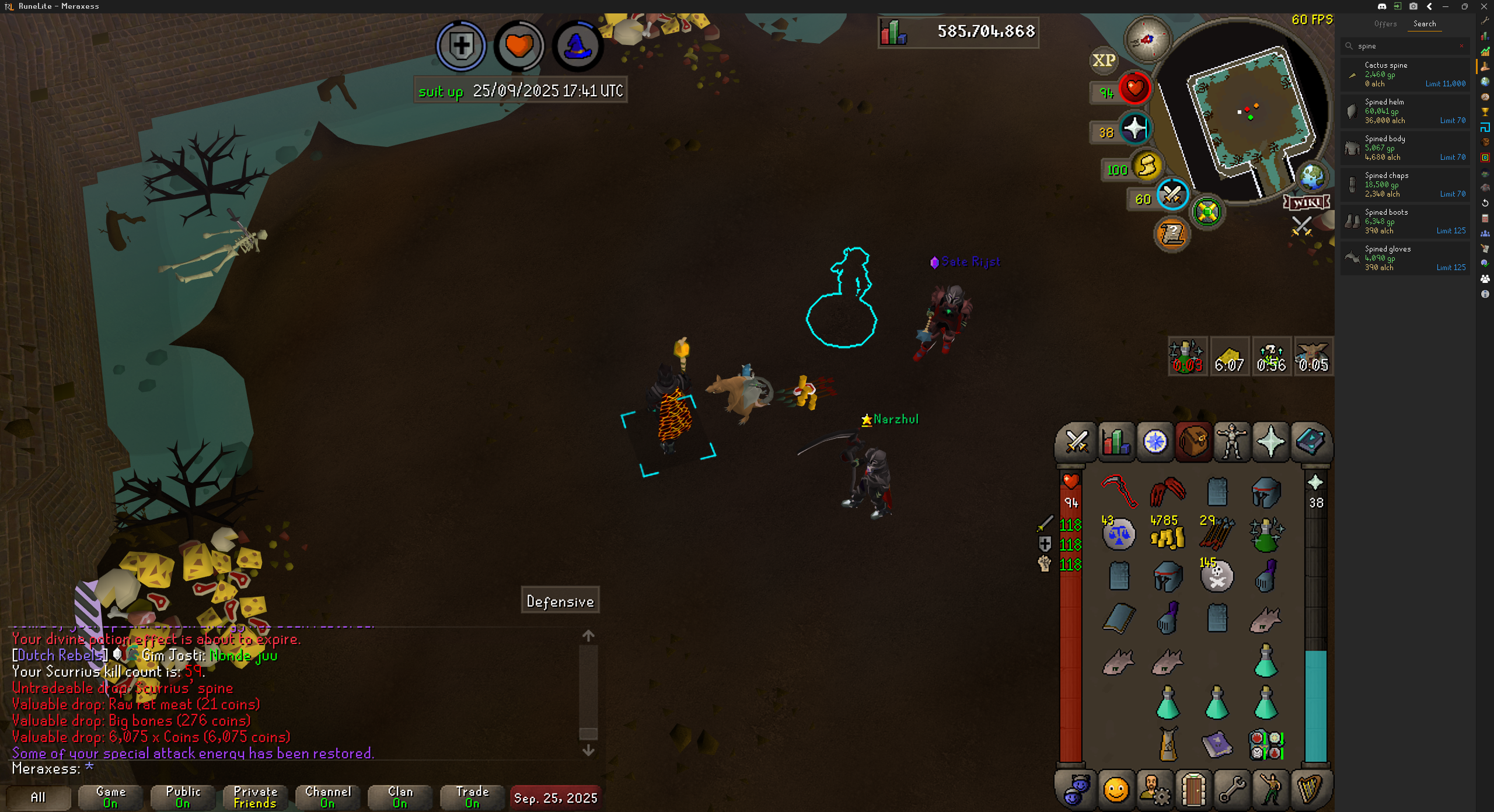This screenshot has width=1494, height=812.
Task: Switch to the Skills tab
Action: 1116,442
